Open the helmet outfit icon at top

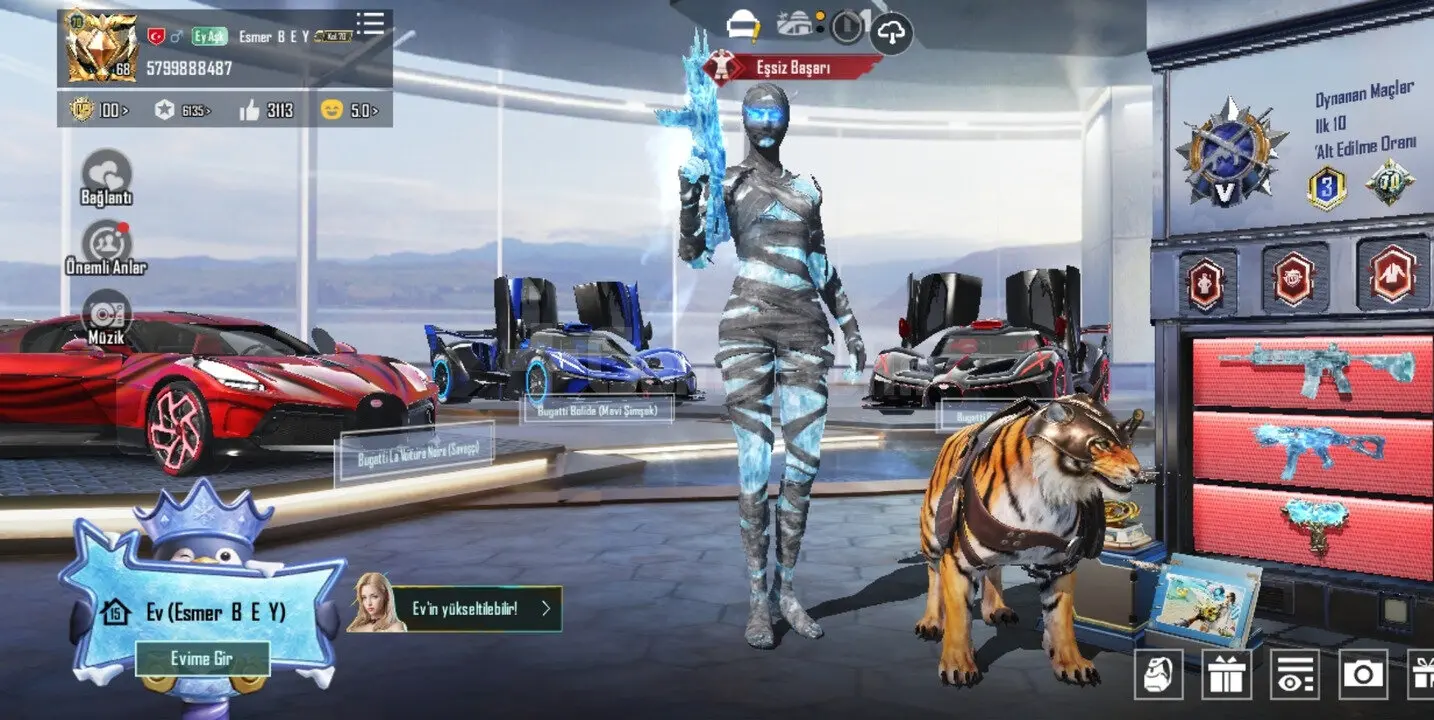pos(743,25)
